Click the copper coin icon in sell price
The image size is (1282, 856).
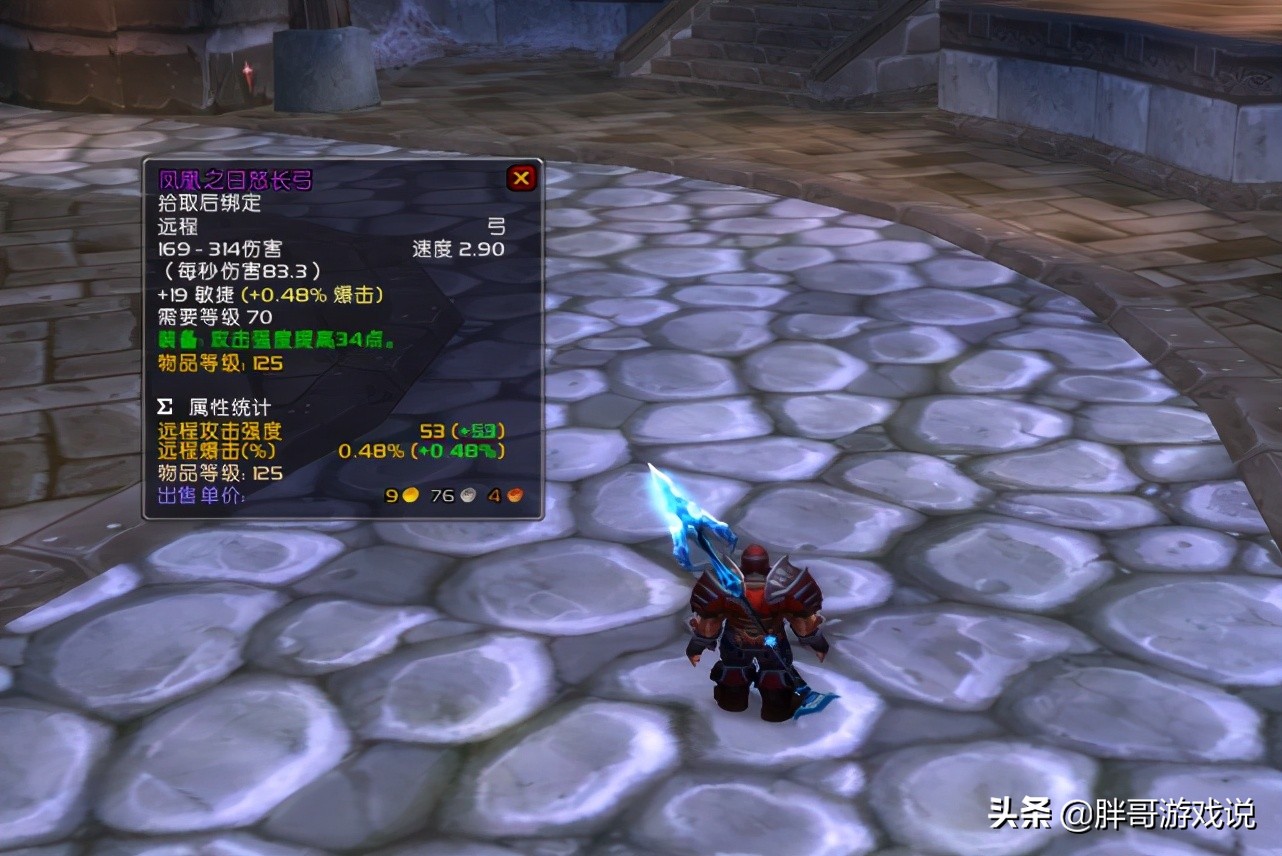(516, 494)
